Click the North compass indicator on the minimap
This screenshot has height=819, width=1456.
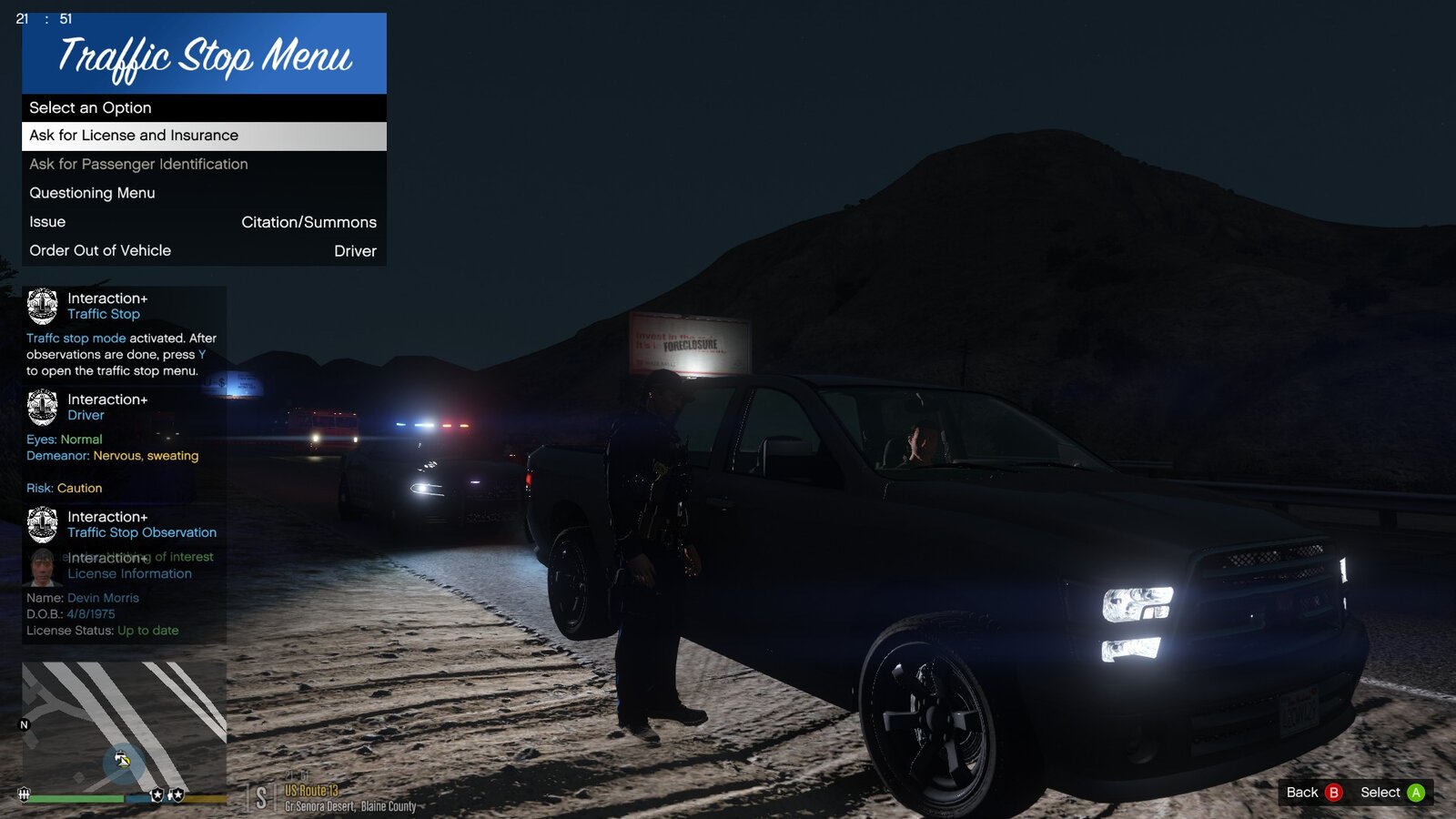(x=24, y=724)
